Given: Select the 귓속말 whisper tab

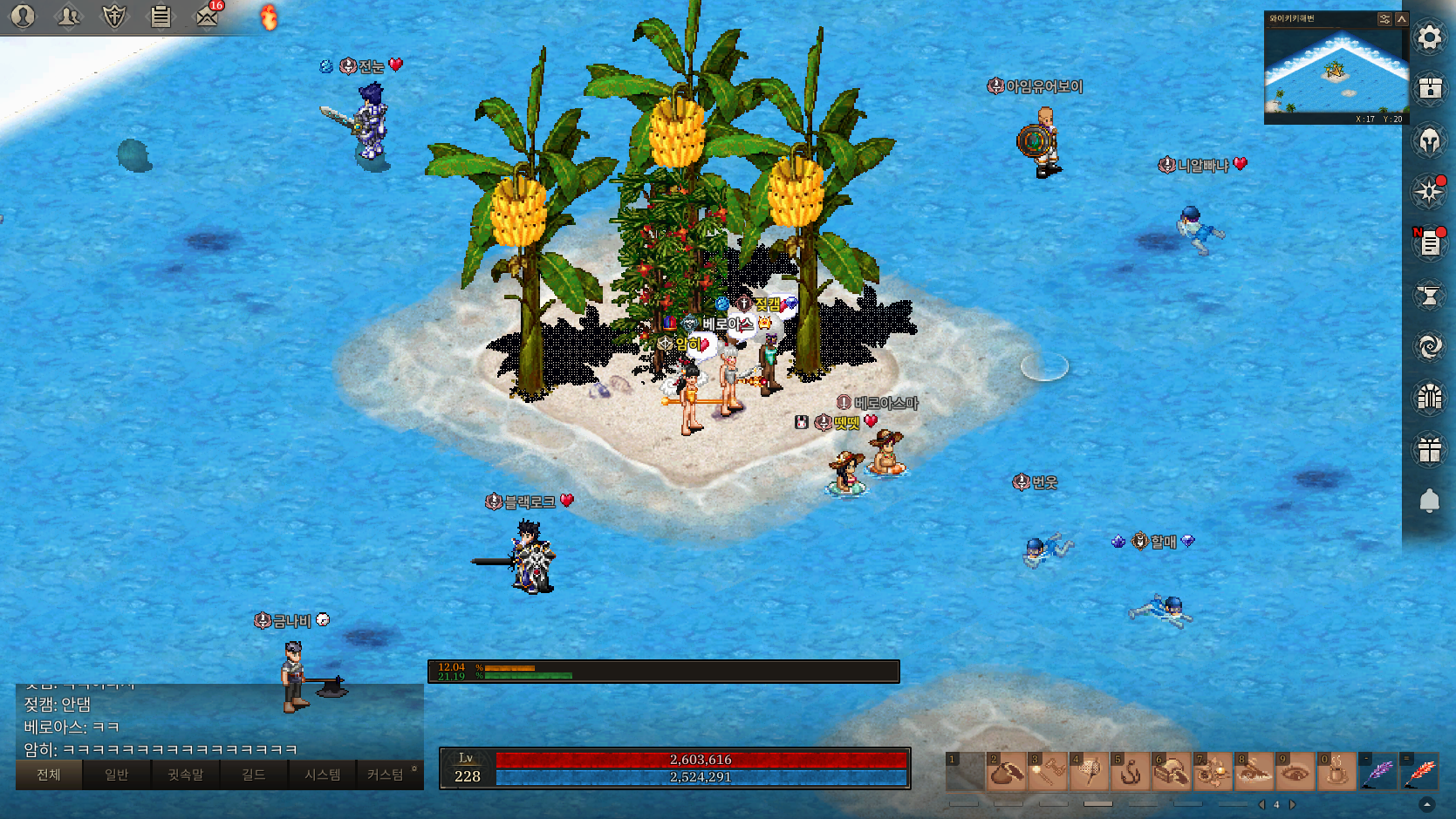Looking at the screenshot, I should 185,775.
